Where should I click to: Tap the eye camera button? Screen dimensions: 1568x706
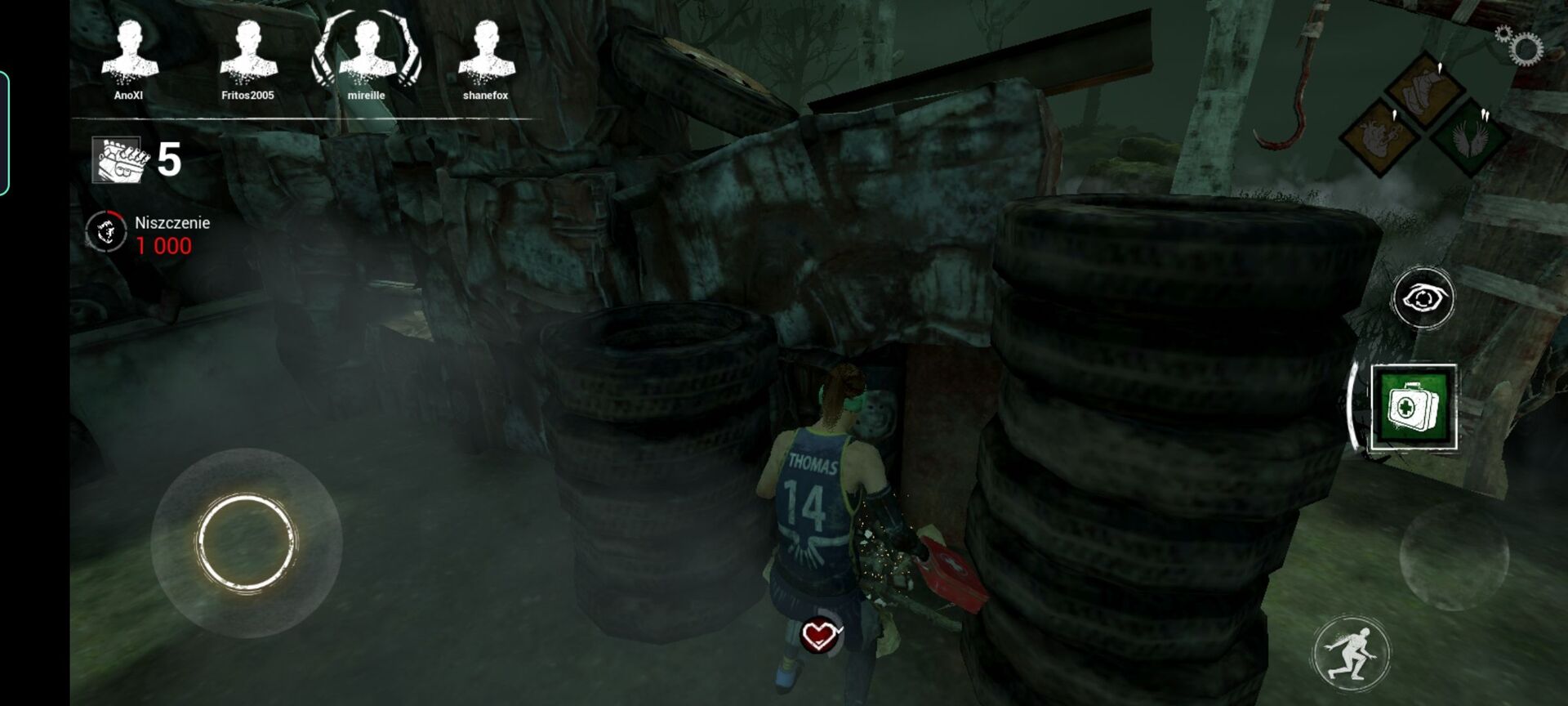[x=1423, y=297]
